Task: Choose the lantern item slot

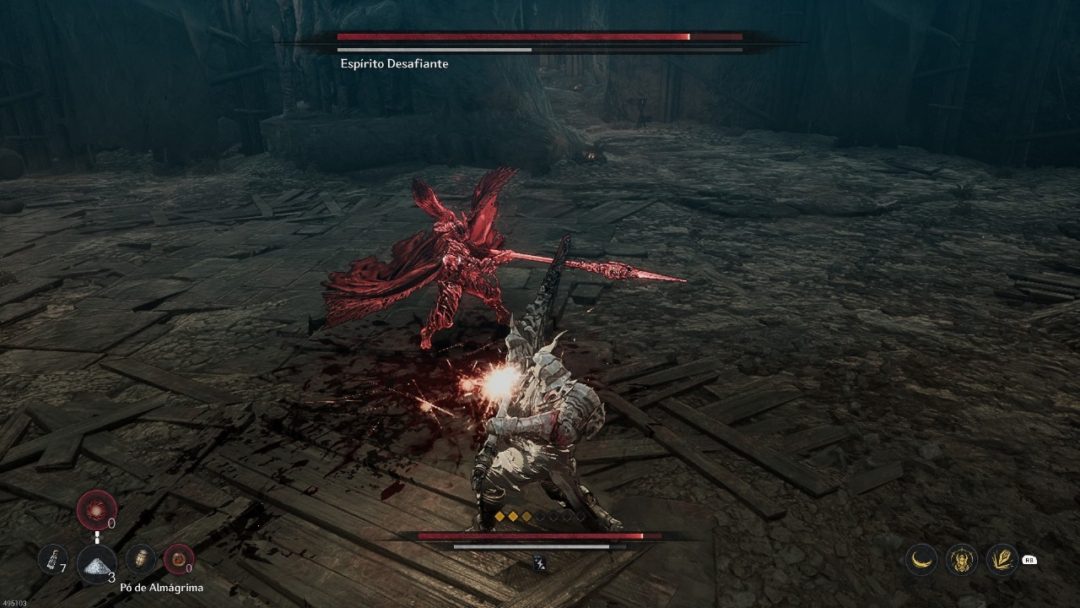Action: pyautogui.click(x=142, y=558)
